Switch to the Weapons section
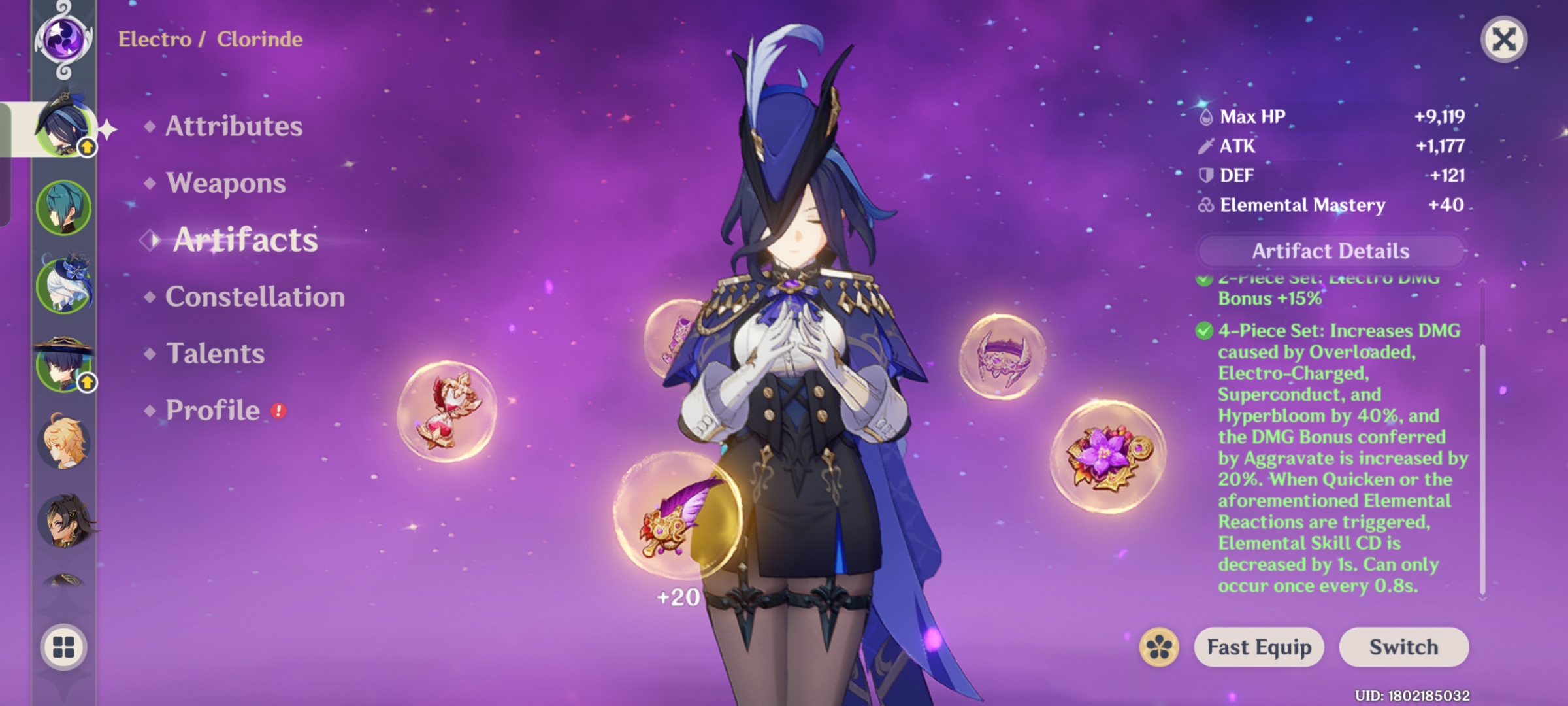This screenshot has width=1568, height=706. pos(225,184)
